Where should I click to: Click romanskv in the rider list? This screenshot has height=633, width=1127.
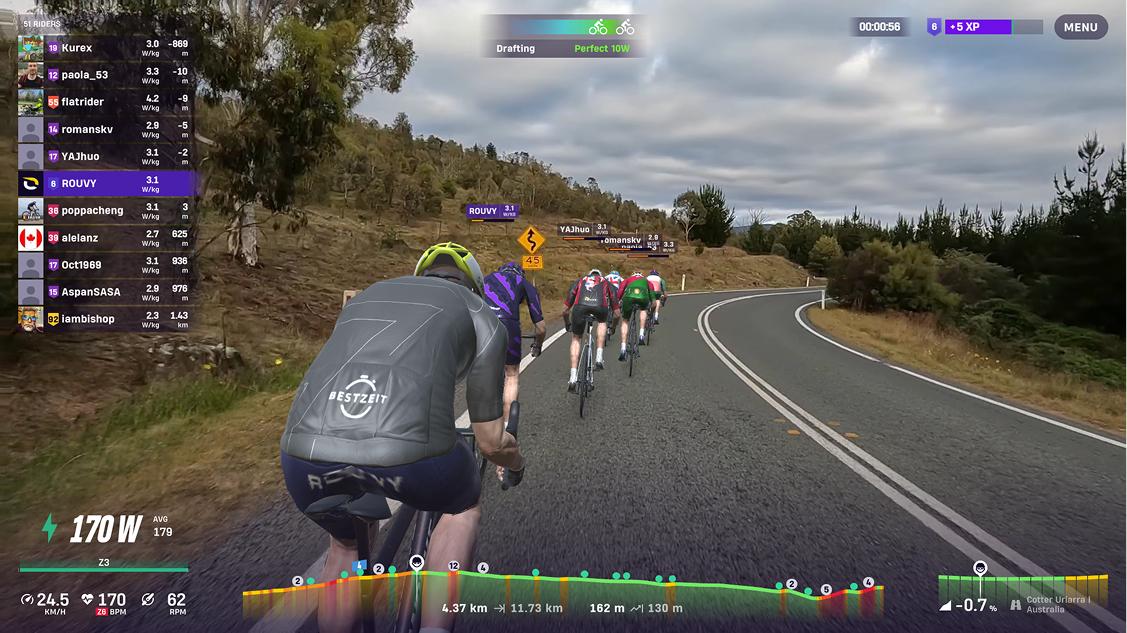pyautogui.click(x=105, y=128)
